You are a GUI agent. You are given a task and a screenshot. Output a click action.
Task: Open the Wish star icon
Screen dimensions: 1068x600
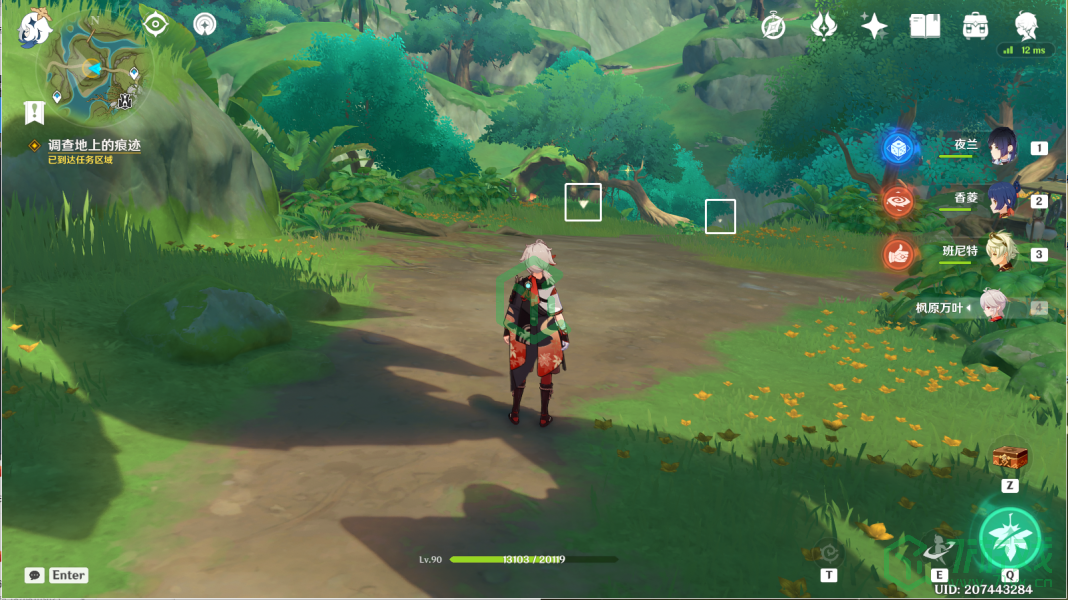(x=874, y=27)
